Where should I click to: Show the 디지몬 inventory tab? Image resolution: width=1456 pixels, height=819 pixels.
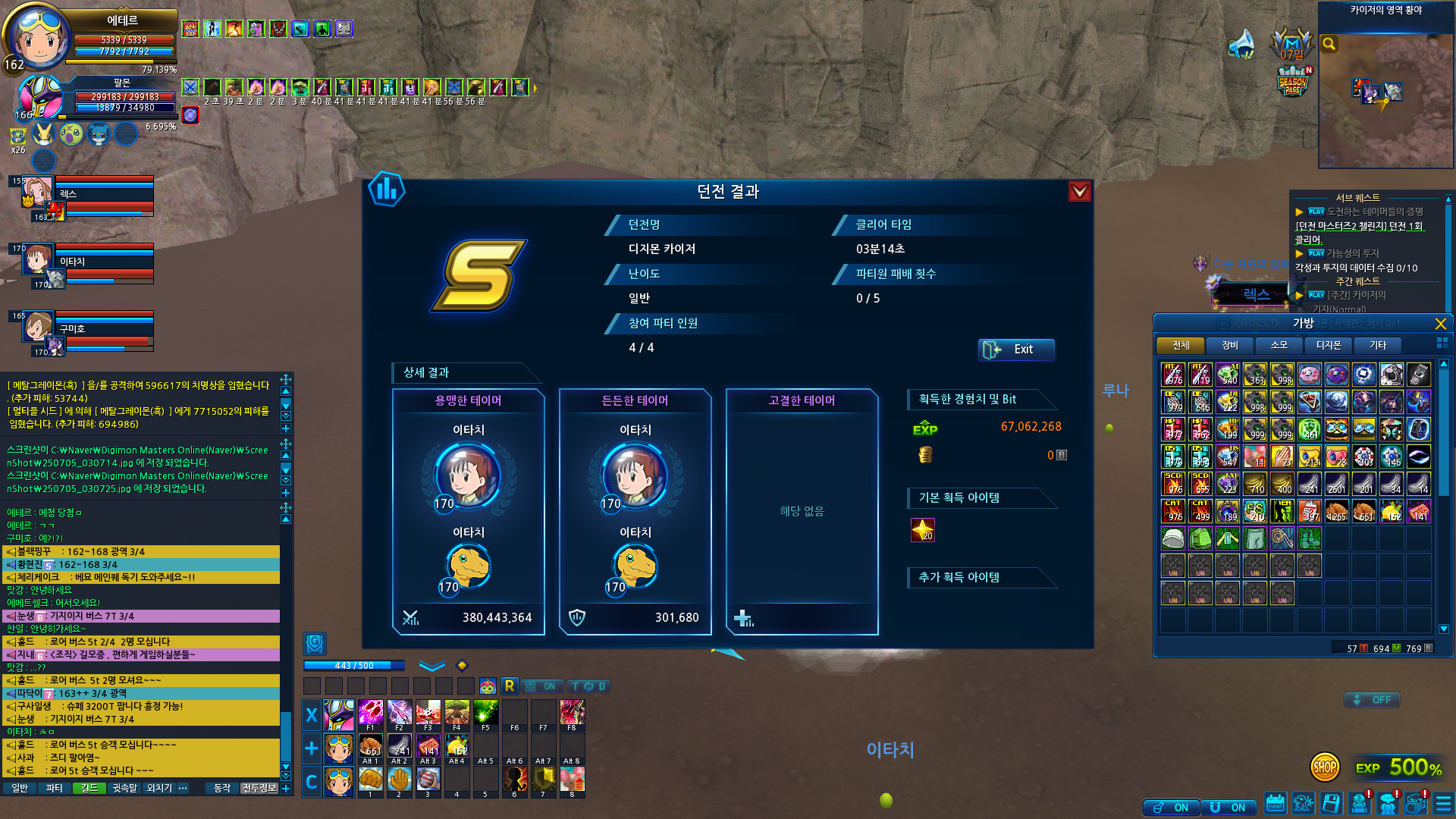click(1328, 346)
